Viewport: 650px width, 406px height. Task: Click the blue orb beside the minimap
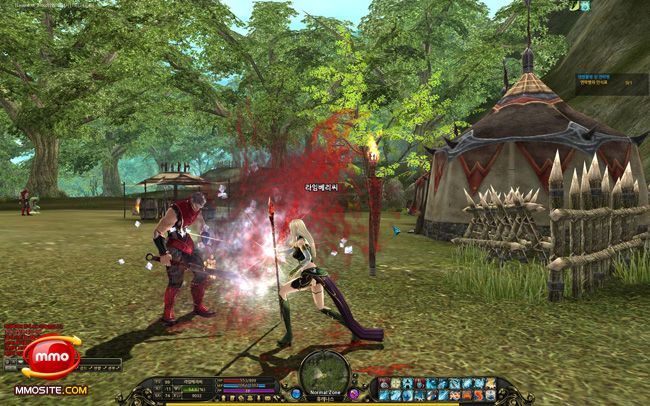click(296, 394)
